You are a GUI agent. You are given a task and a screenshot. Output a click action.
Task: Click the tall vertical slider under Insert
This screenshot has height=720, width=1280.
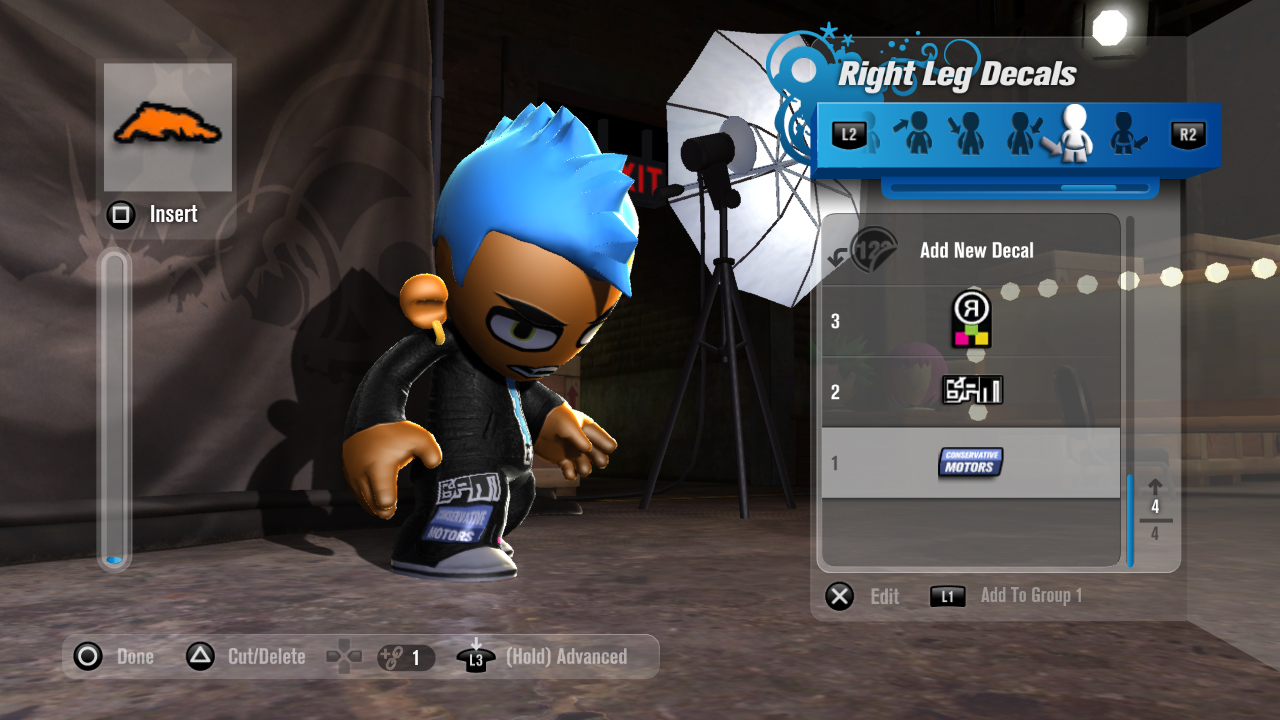(x=114, y=410)
